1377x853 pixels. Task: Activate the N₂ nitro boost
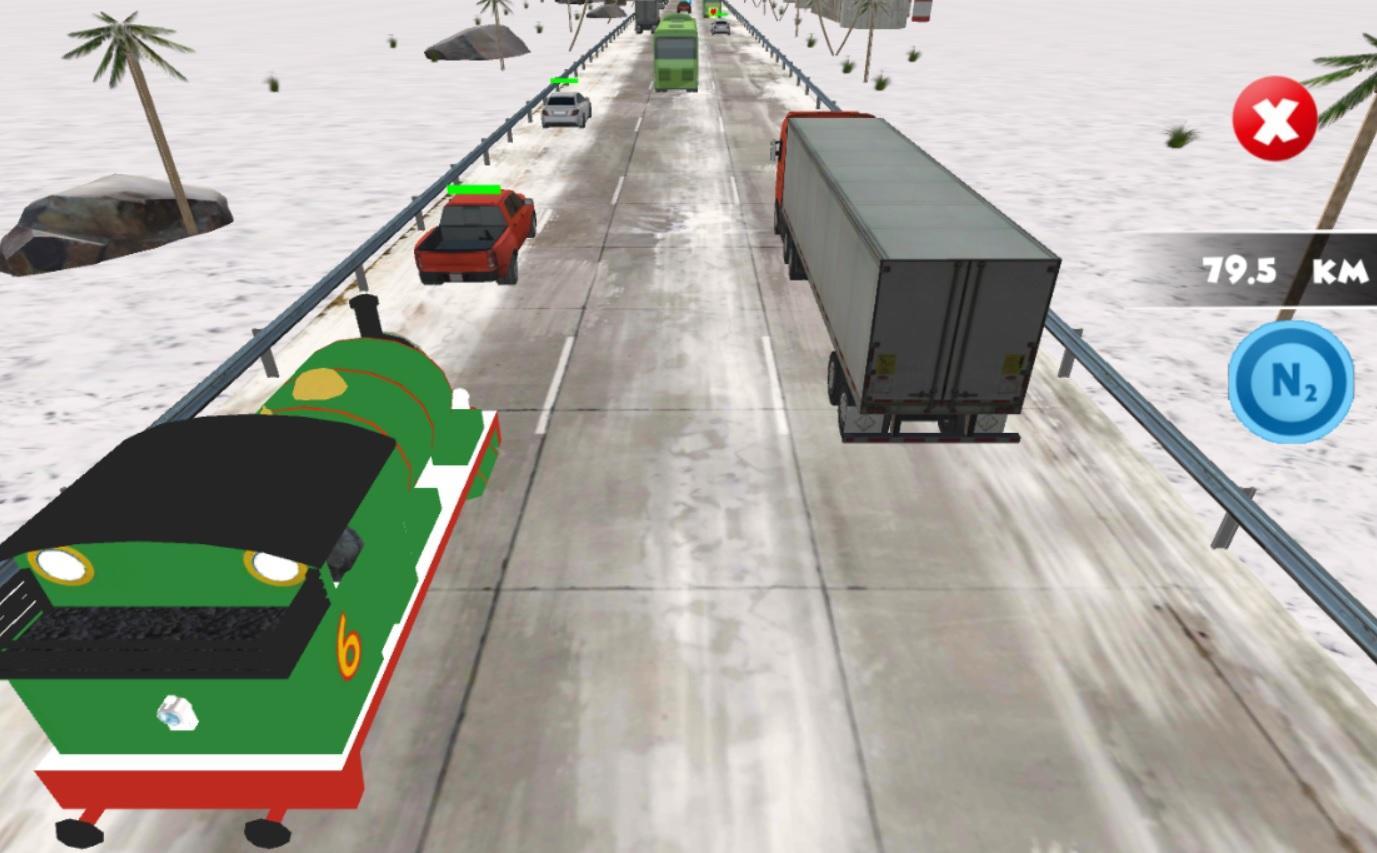click(1289, 382)
